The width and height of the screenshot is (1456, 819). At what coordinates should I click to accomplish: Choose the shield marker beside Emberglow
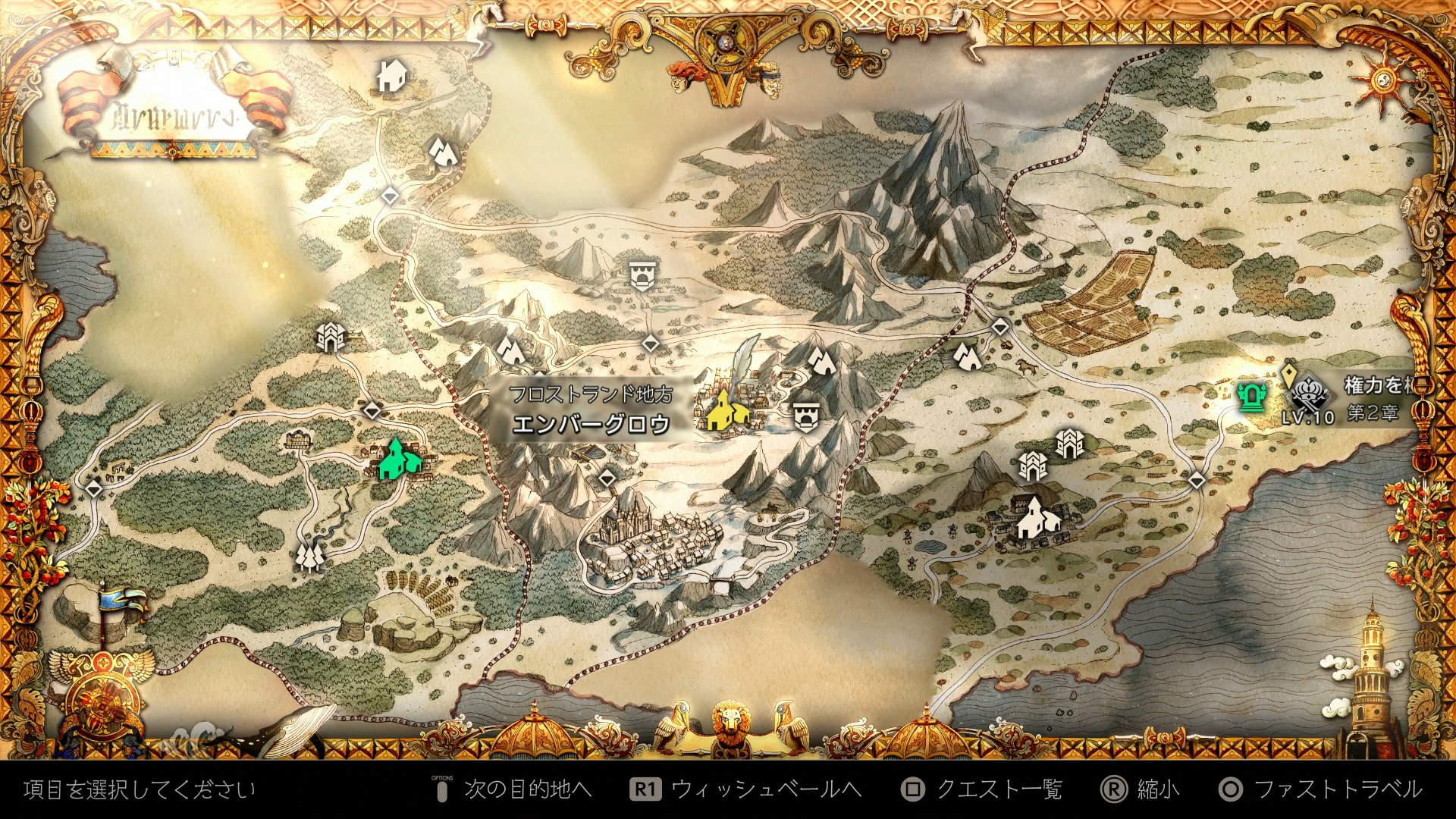tap(806, 416)
